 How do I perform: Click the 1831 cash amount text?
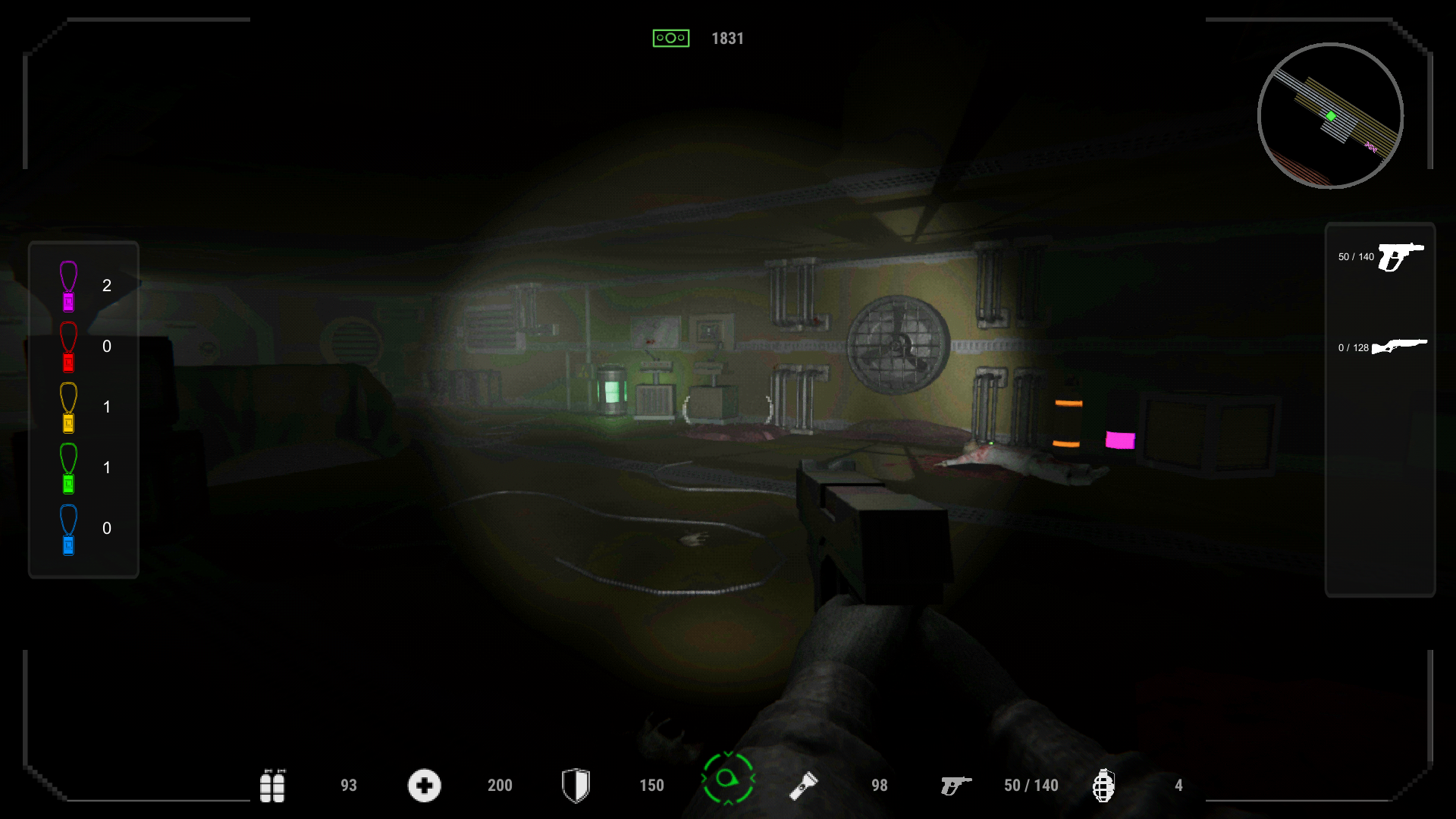pyautogui.click(x=727, y=37)
